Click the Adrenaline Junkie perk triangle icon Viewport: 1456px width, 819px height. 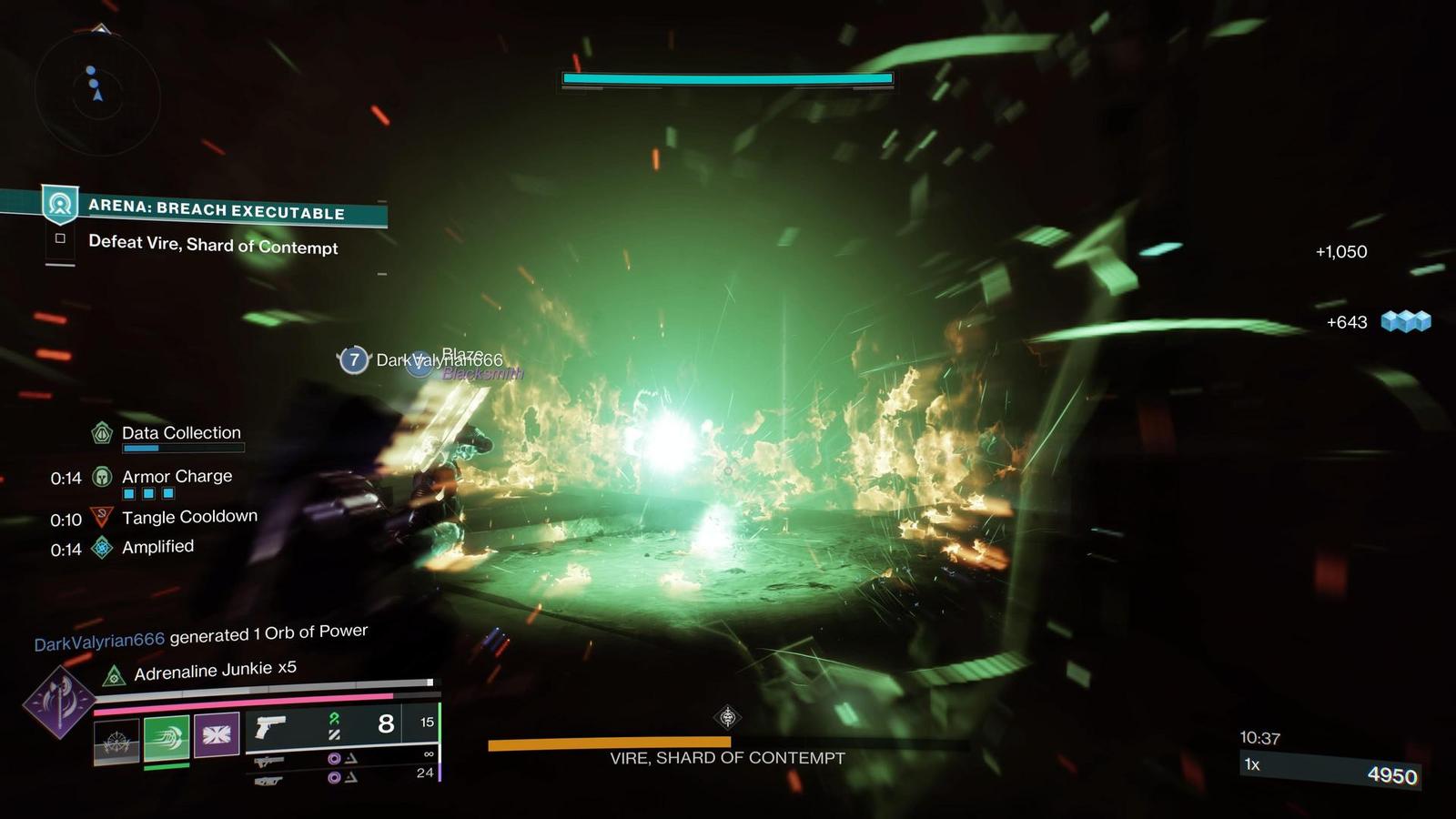[114, 675]
